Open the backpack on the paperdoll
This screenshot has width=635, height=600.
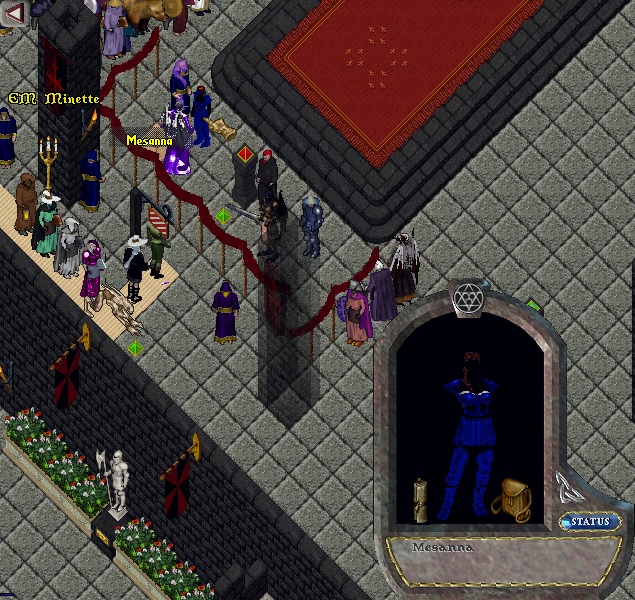pyautogui.click(x=511, y=497)
